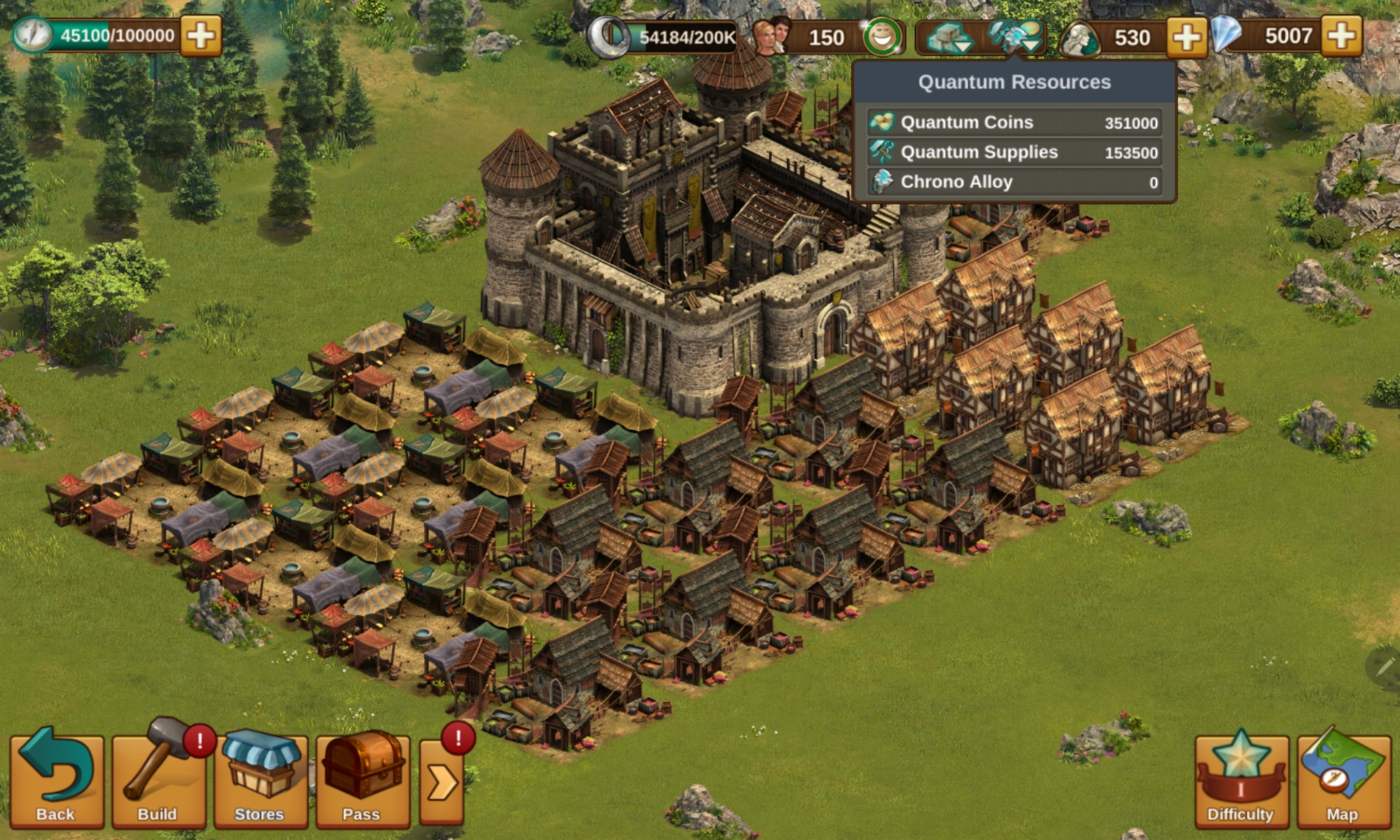The height and width of the screenshot is (840, 1400).
Task: Select the Quantum Supplies row
Action: pyautogui.click(x=1014, y=153)
